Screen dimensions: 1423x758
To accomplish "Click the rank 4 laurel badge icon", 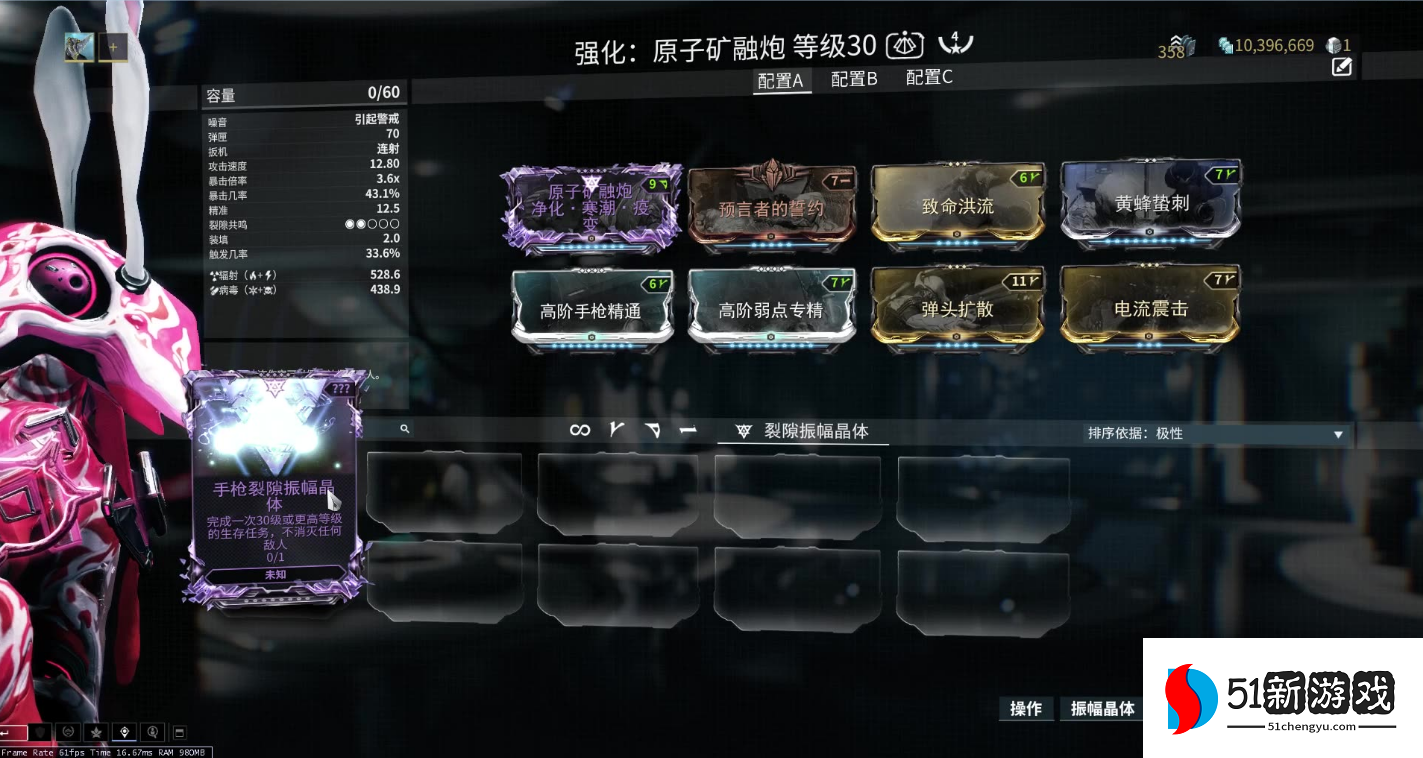I will click(x=956, y=43).
